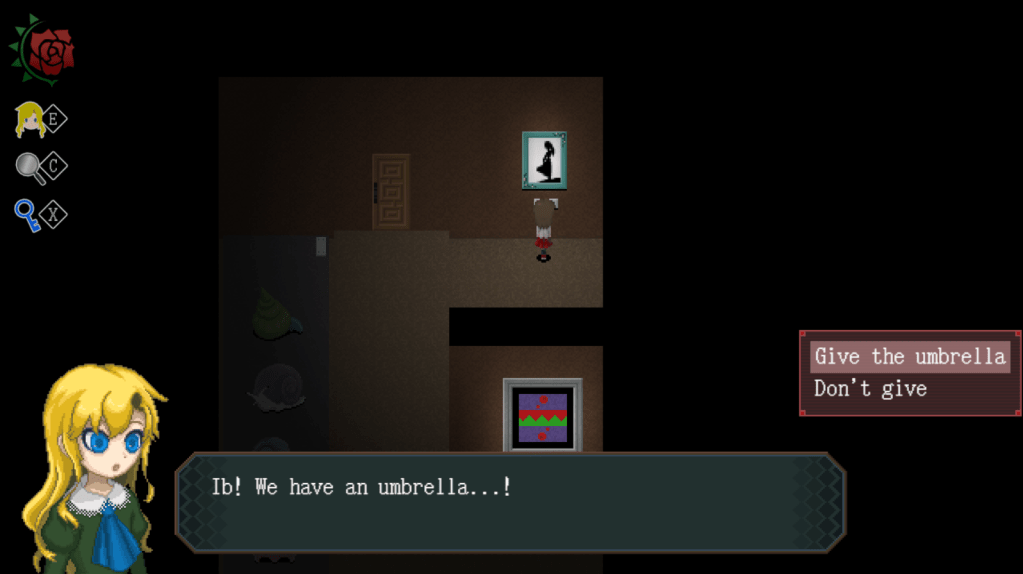Select the blue key item icon
Viewport: 1023px width, 574px height.
tap(28, 214)
